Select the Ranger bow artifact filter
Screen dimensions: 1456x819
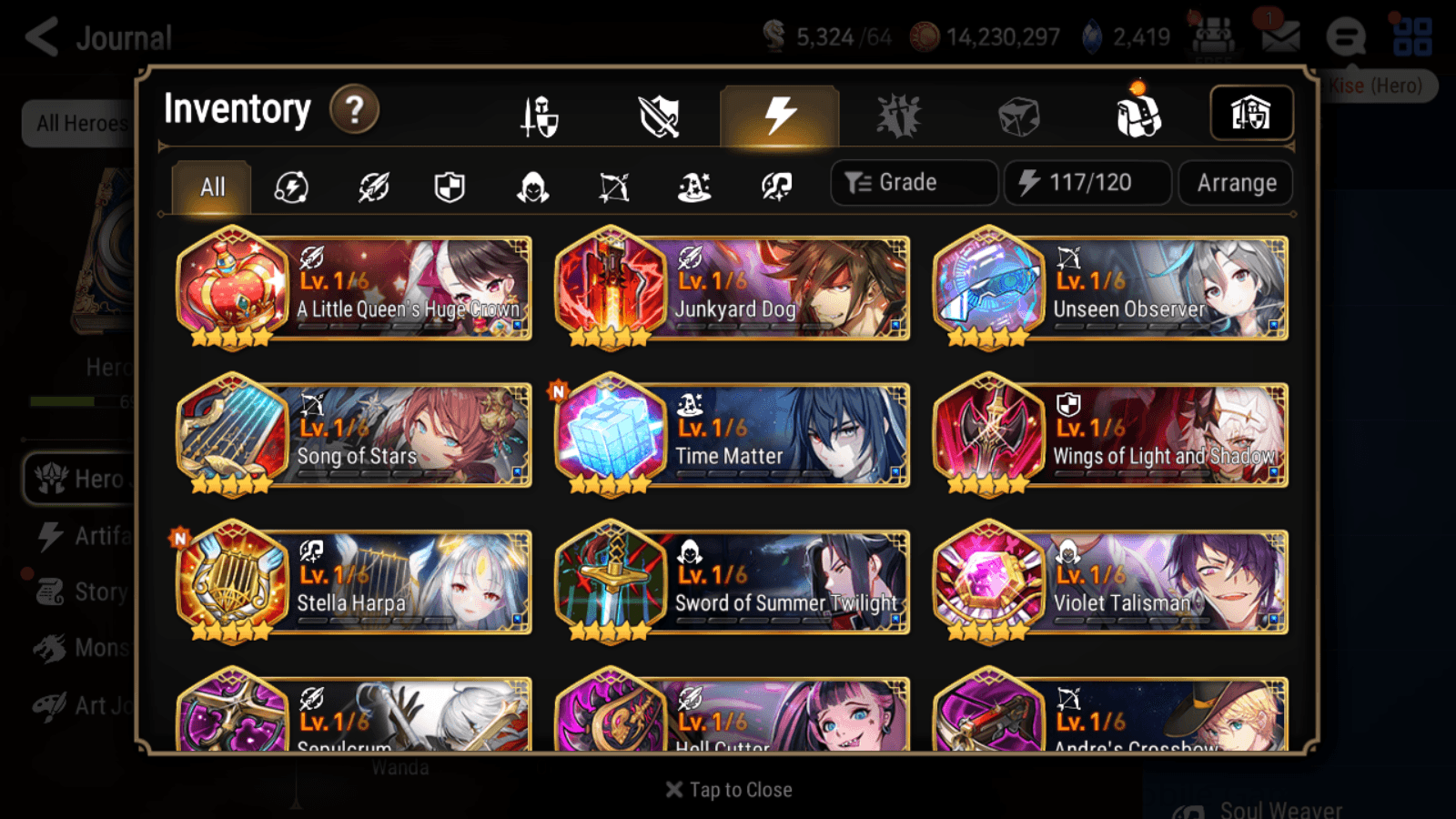(614, 187)
